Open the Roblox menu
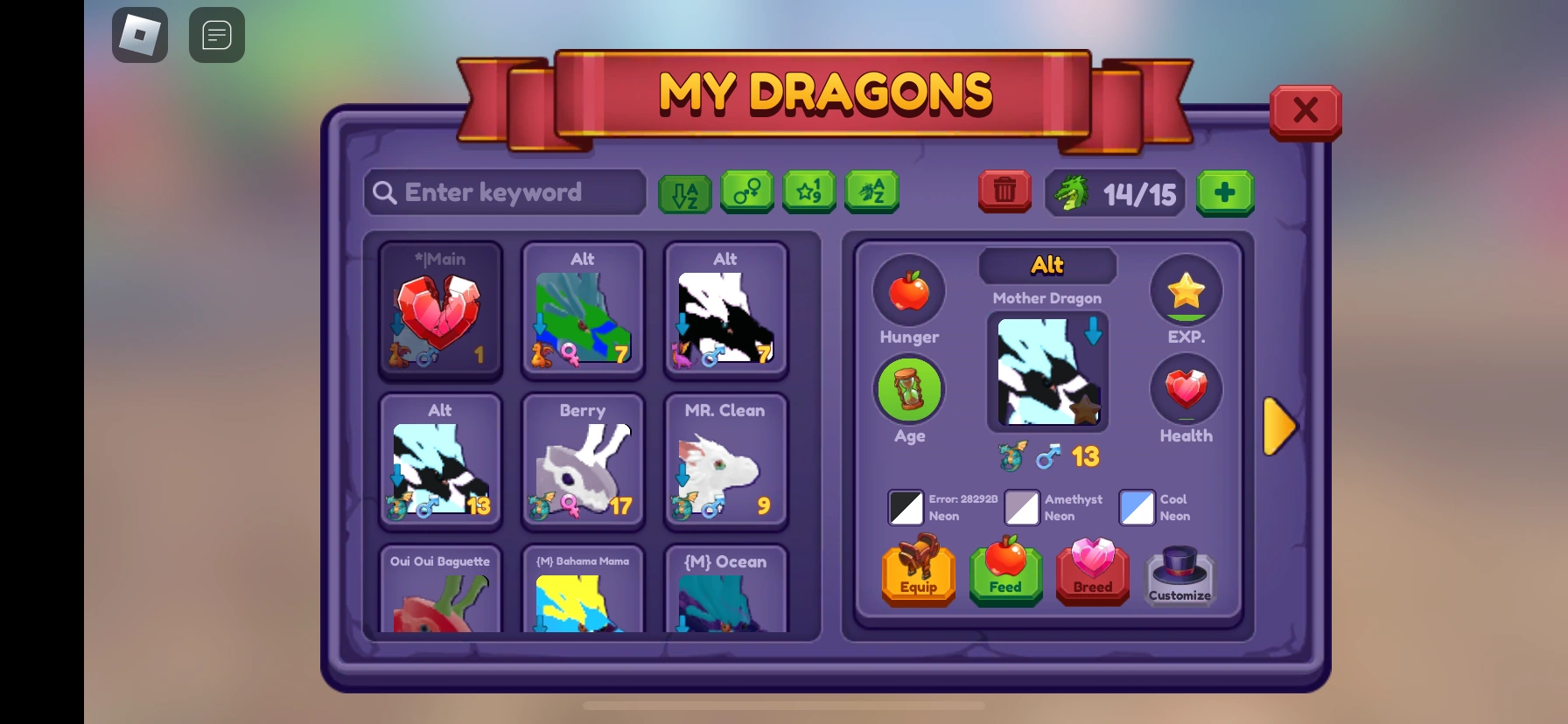1568x724 pixels. point(140,35)
